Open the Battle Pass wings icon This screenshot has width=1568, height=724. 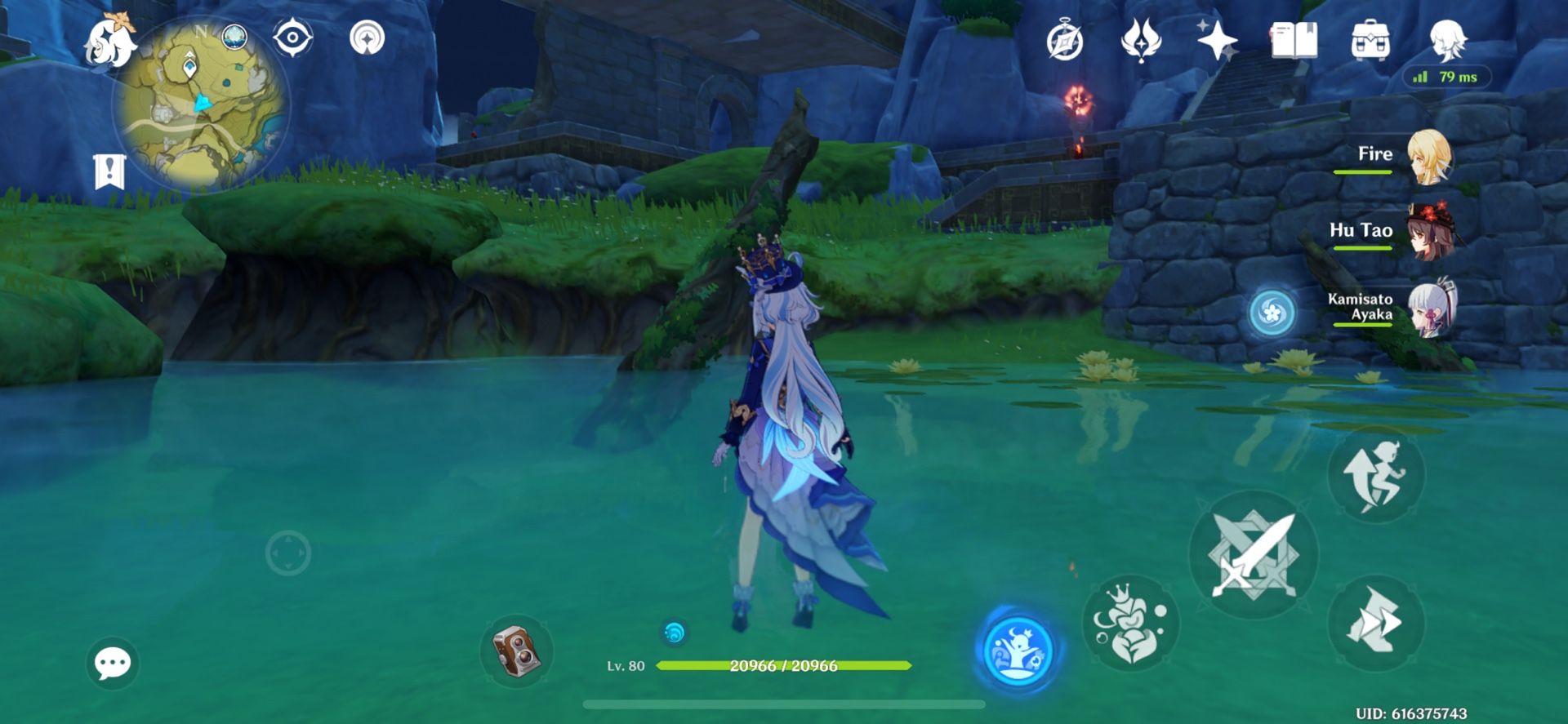(x=1142, y=39)
